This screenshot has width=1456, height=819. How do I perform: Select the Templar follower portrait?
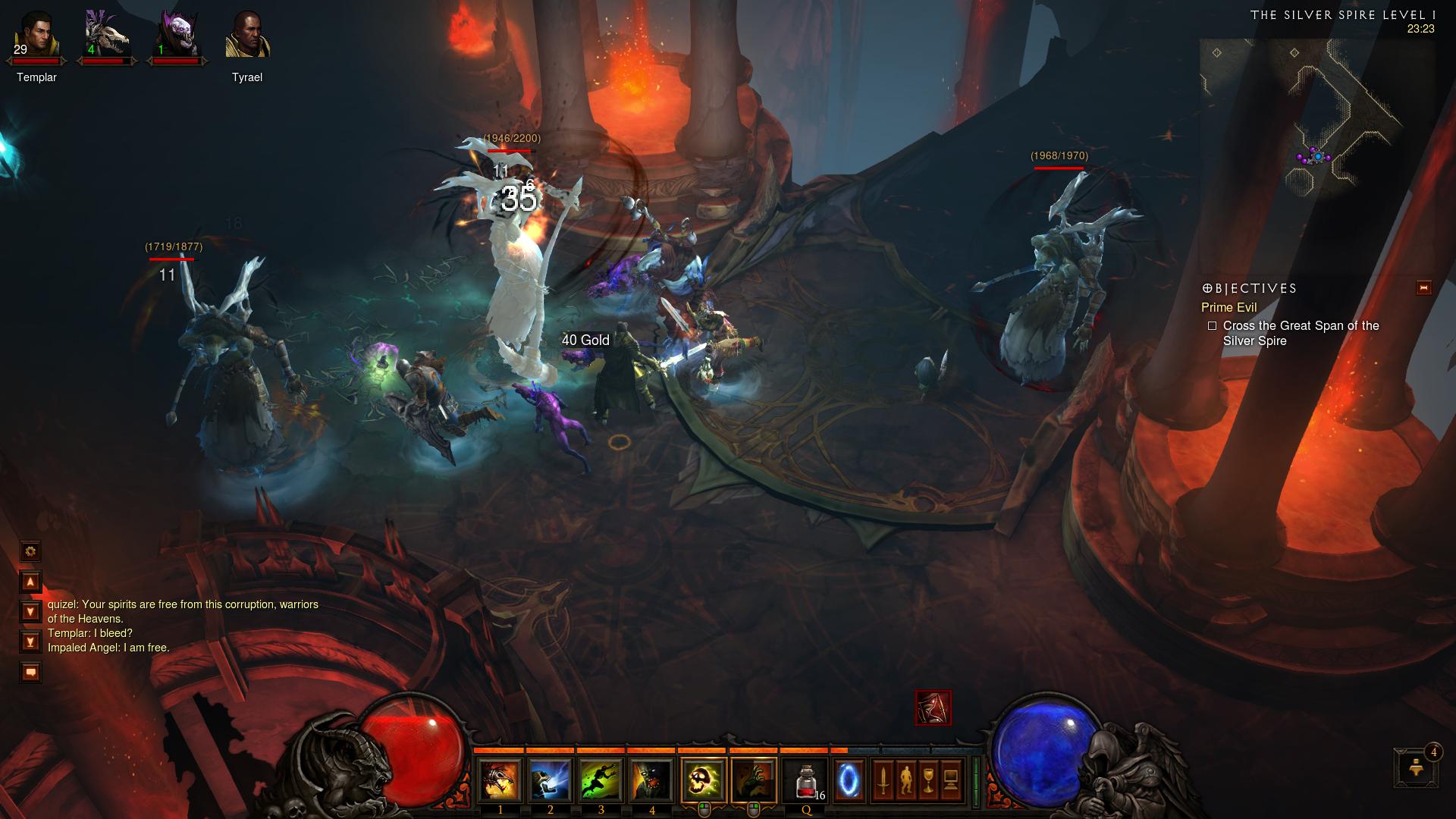click(36, 36)
